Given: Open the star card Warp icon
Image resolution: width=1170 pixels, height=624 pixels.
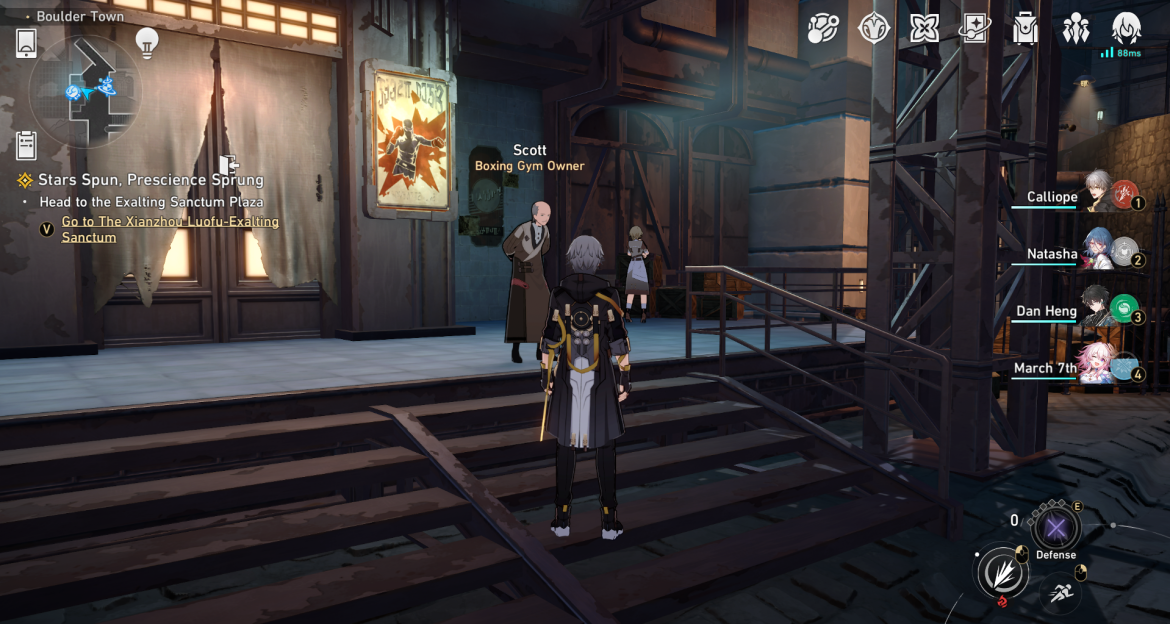Looking at the screenshot, I should [x=974, y=28].
